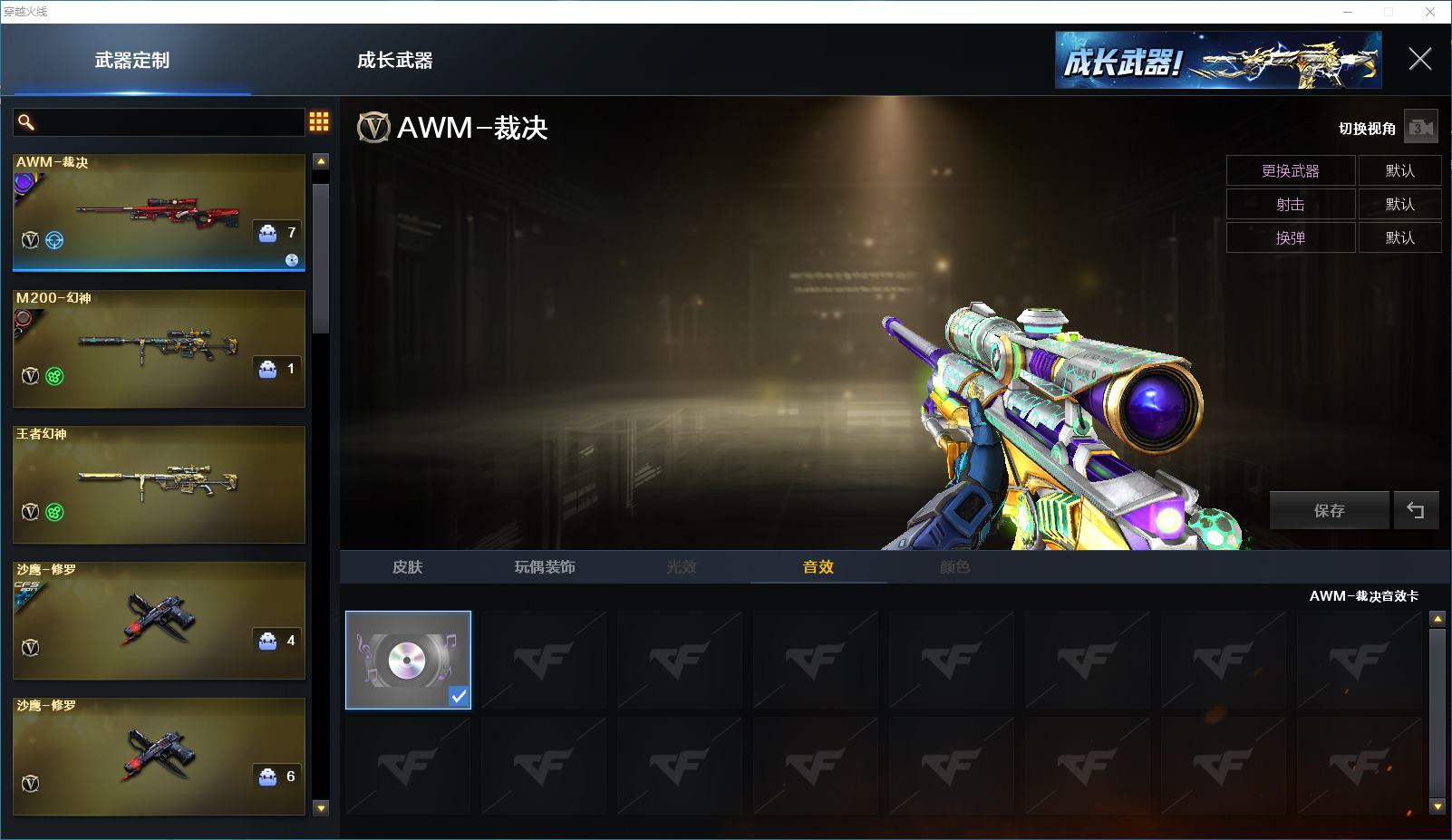Open the 成长武器 tab
Image resolution: width=1452 pixels, height=840 pixels.
(x=394, y=61)
